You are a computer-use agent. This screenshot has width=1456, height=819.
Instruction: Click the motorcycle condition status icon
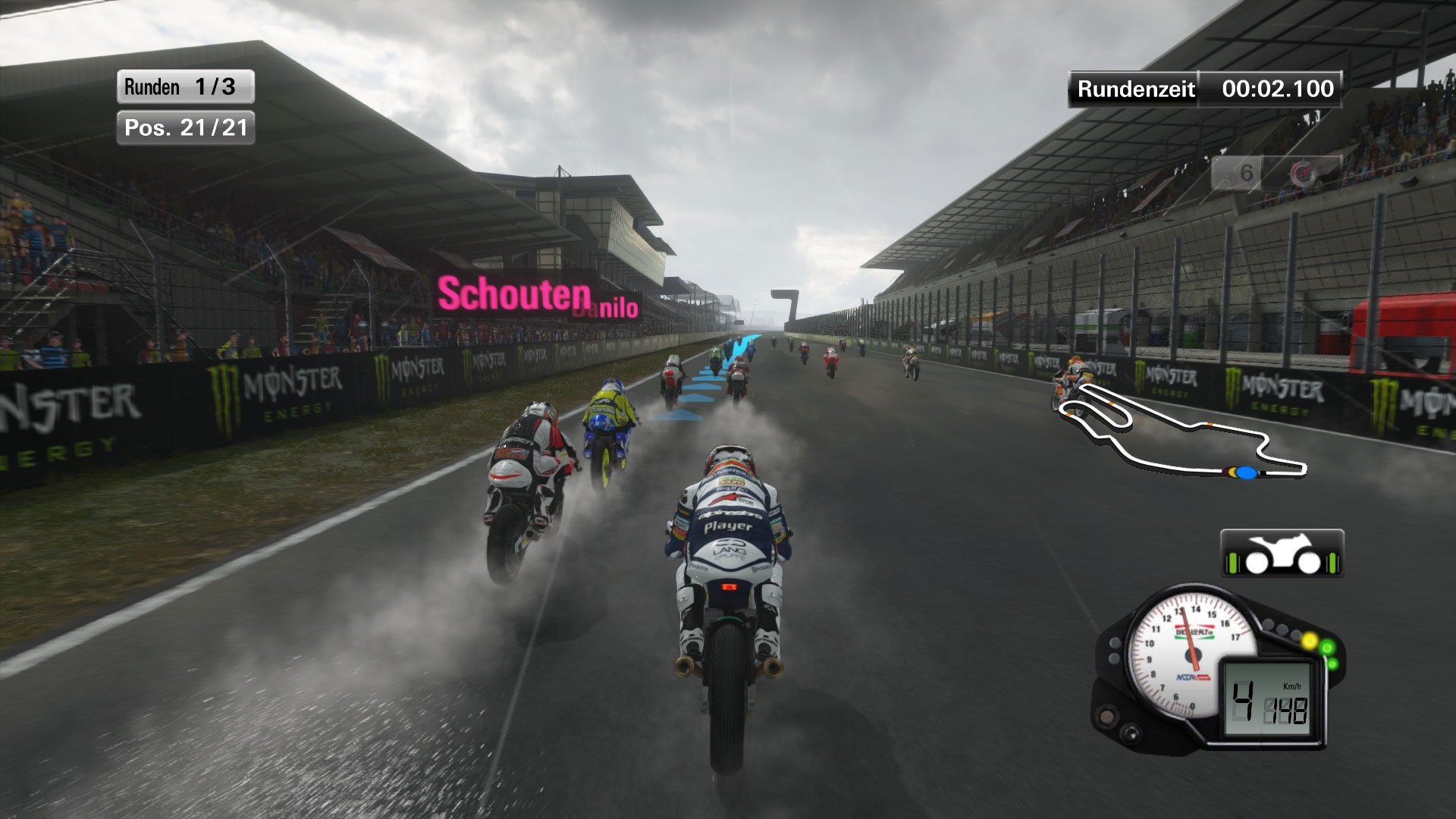click(x=1284, y=551)
